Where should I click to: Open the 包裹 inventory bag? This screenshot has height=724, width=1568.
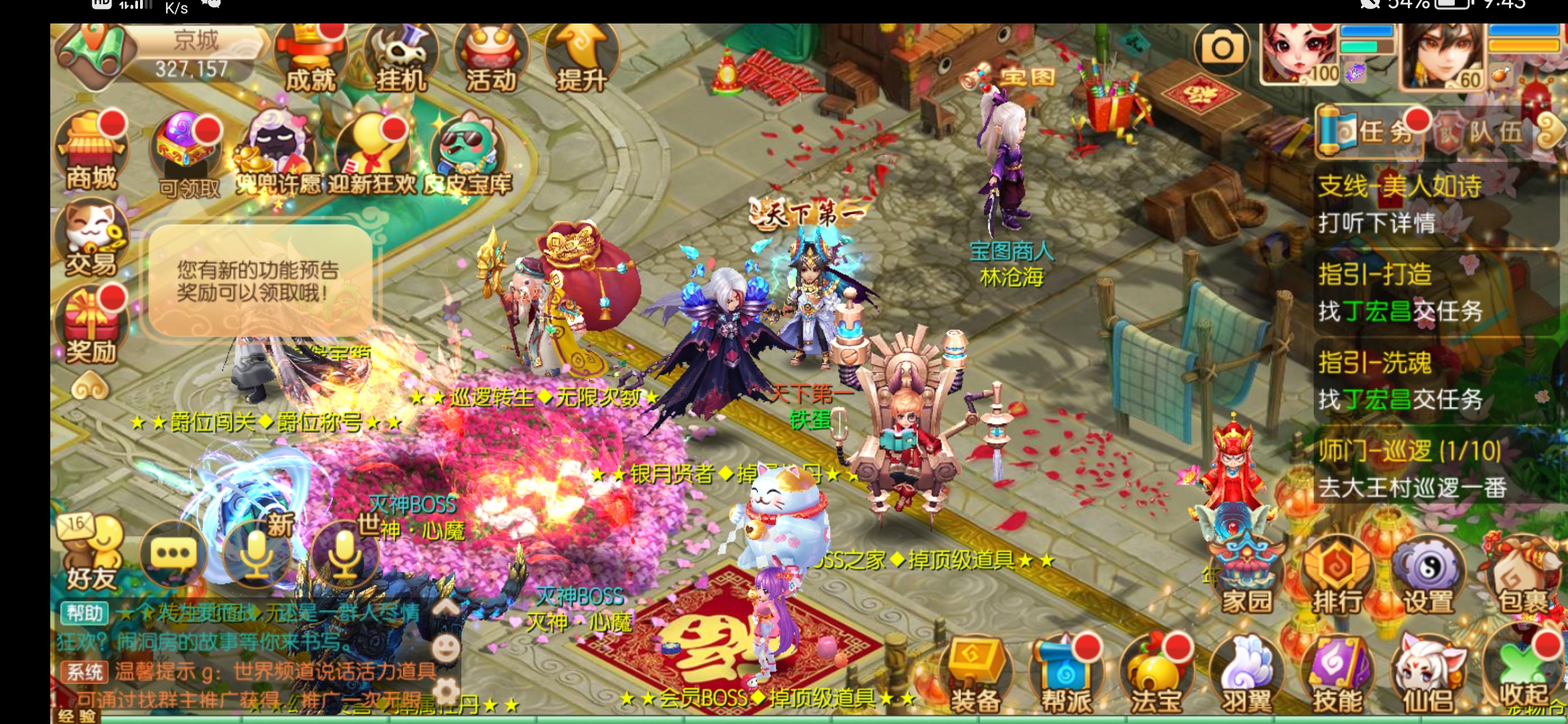(1522, 575)
